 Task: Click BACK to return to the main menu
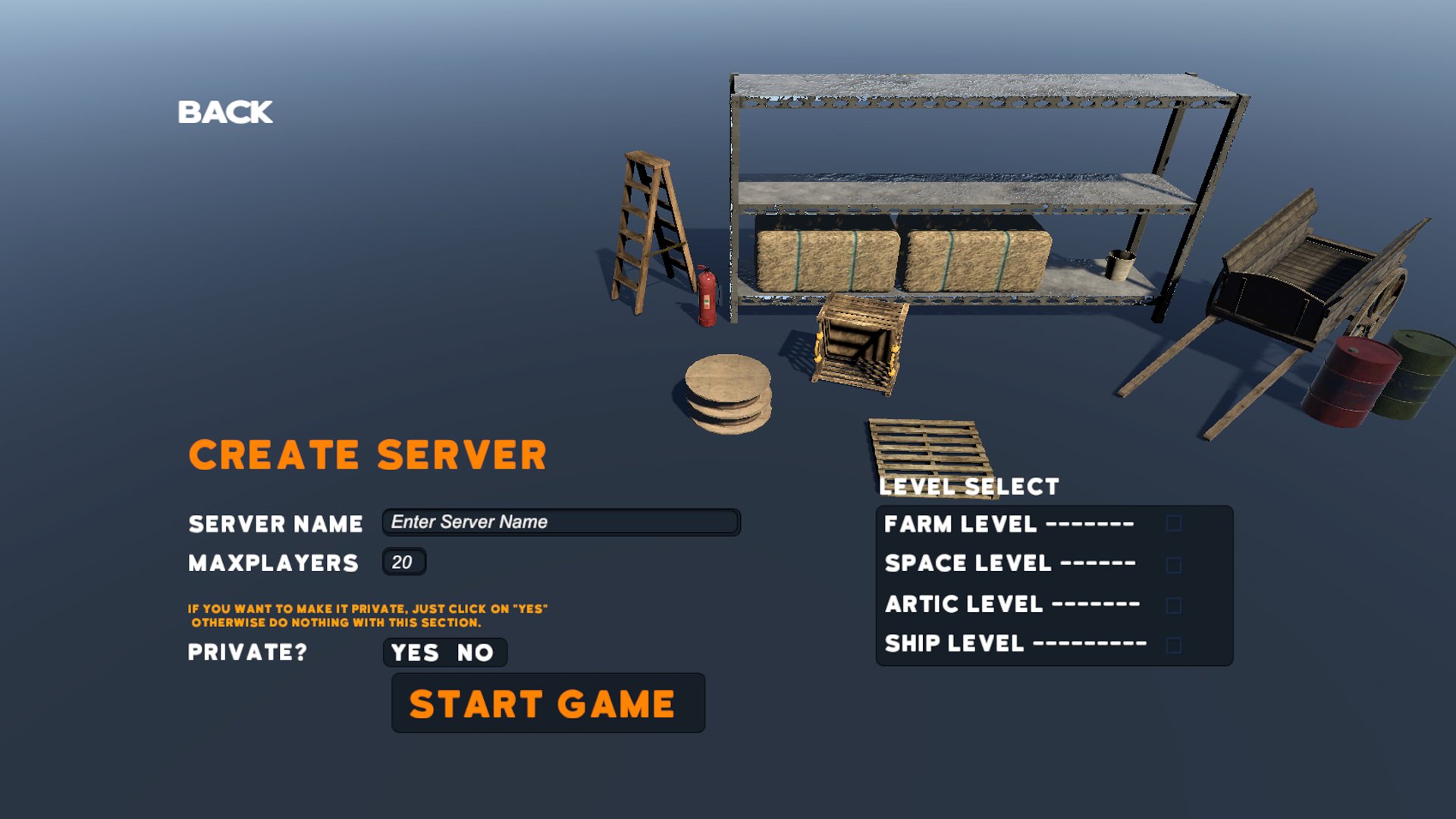224,111
